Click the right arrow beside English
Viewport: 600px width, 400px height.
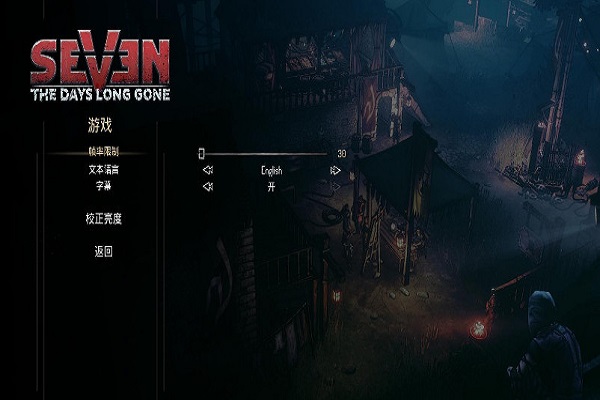coord(336,170)
